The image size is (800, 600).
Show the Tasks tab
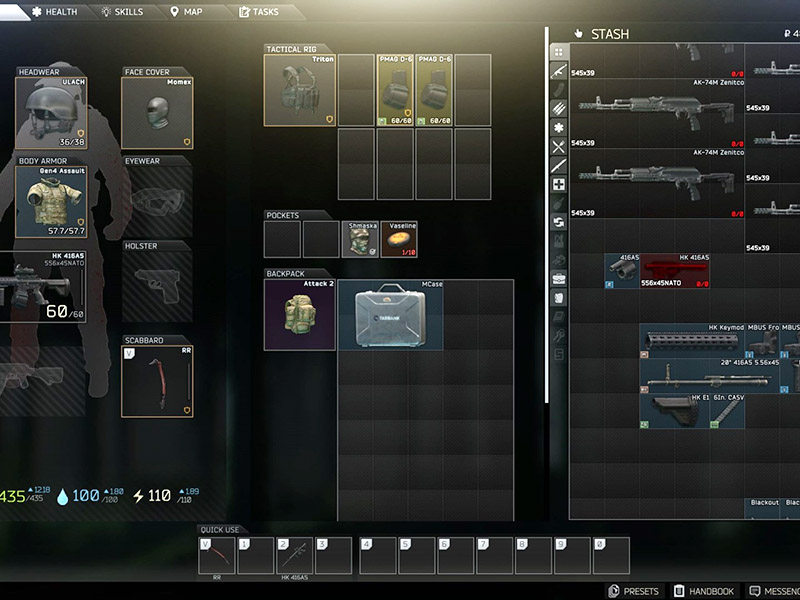[258, 12]
